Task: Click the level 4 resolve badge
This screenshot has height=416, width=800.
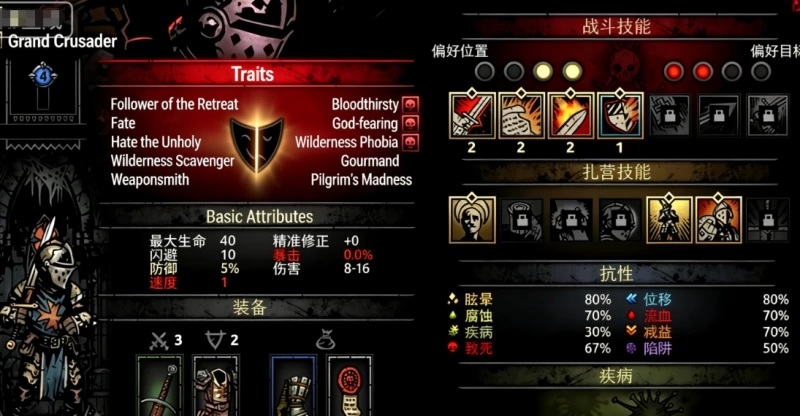Action: tap(42, 75)
